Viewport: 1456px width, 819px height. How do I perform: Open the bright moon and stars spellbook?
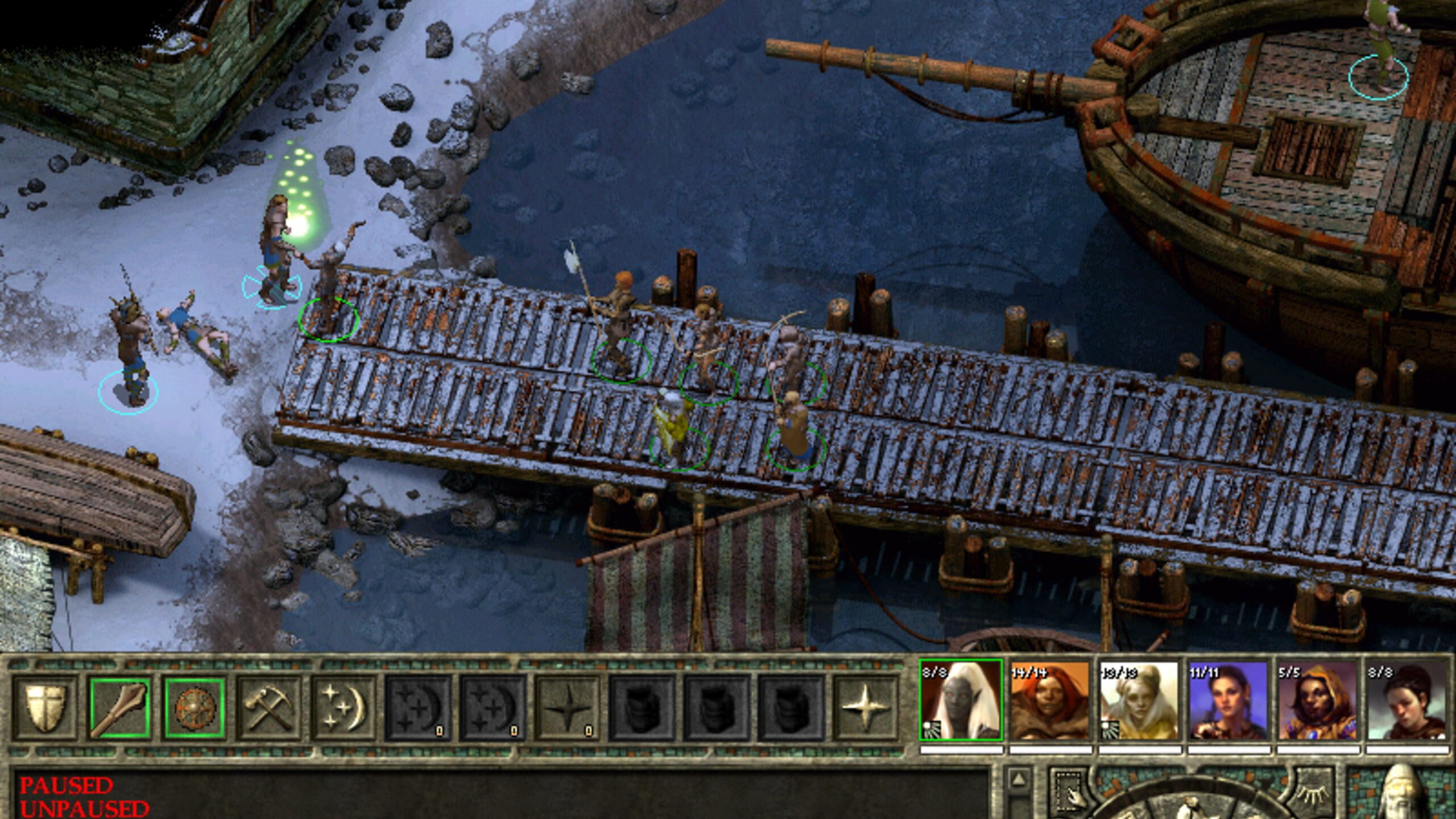coord(343,708)
